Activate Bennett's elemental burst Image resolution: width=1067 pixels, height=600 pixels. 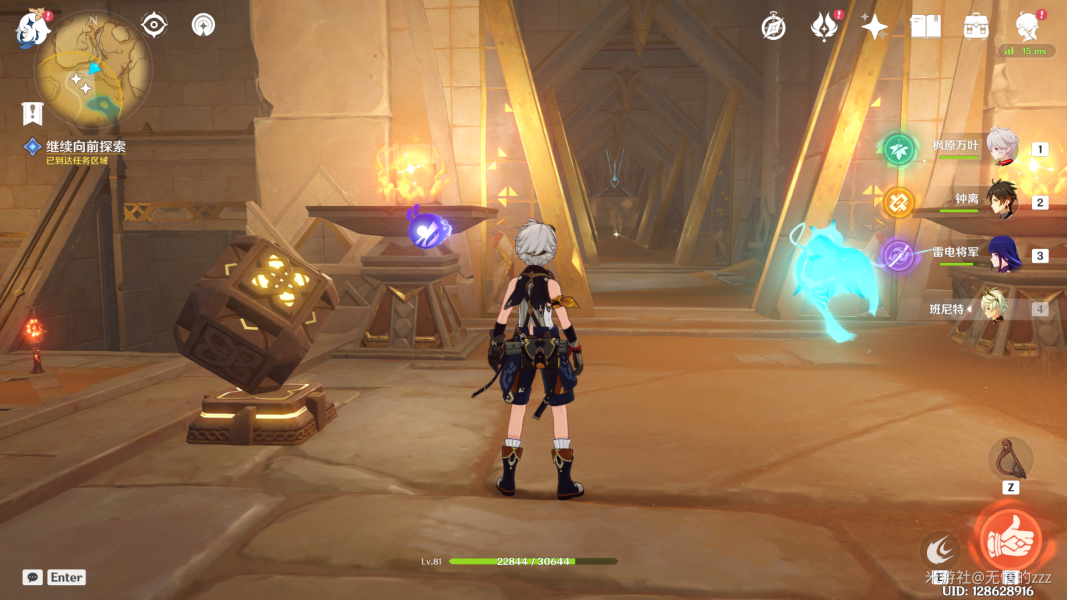point(1009,541)
